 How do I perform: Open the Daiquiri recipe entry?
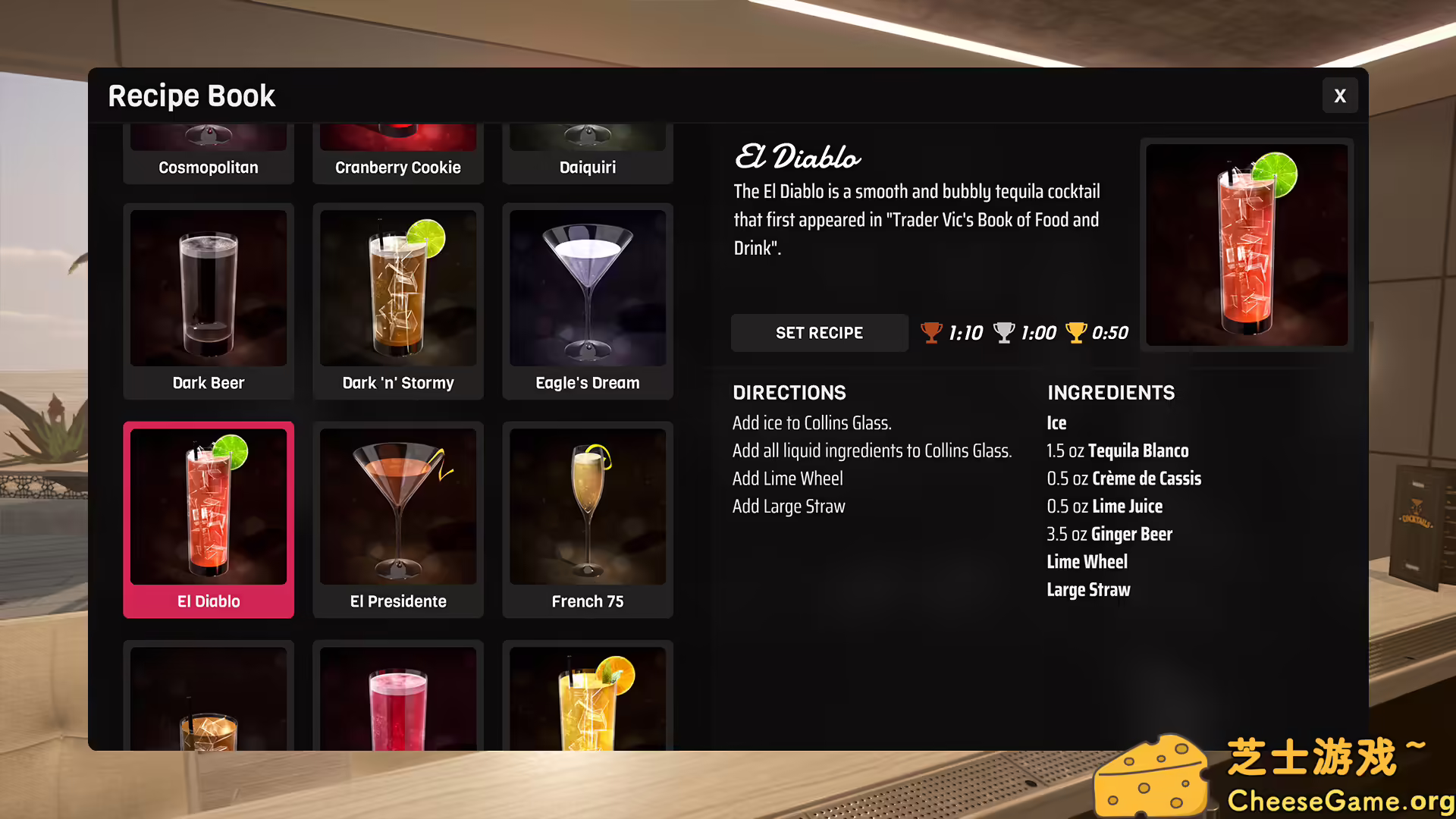pyautogui.click(x=587, y=152)
